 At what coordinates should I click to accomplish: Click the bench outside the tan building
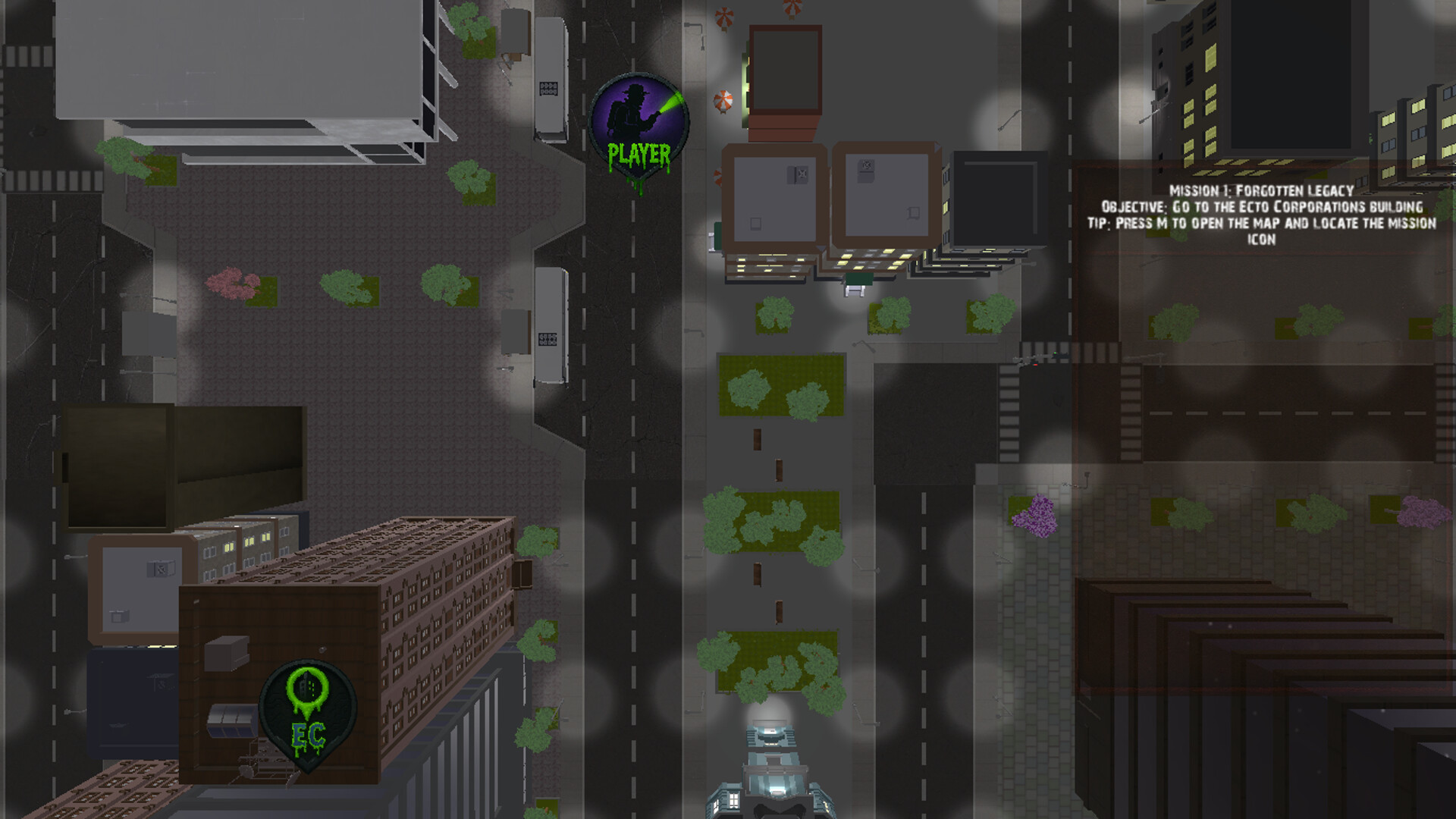tap(855, 290)
